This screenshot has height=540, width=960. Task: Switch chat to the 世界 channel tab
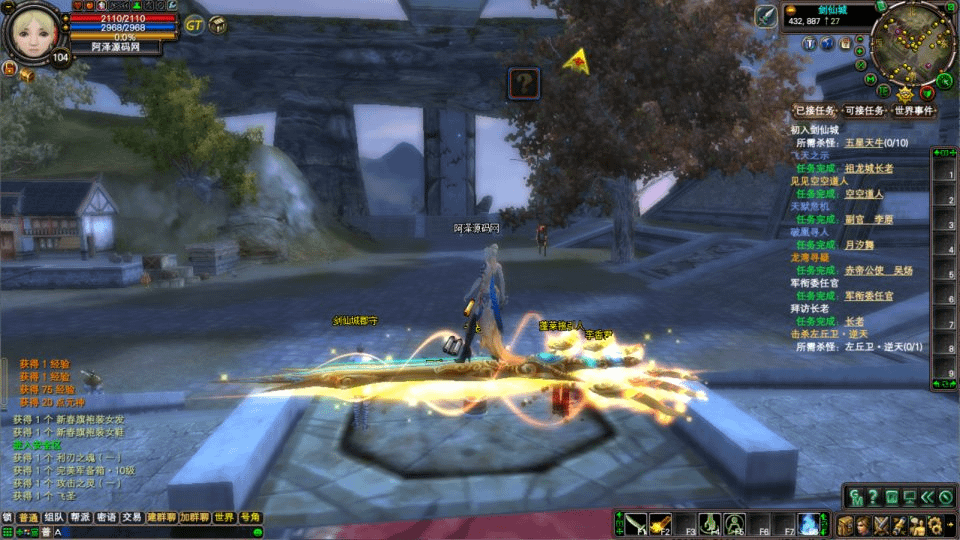coord(224,517)
